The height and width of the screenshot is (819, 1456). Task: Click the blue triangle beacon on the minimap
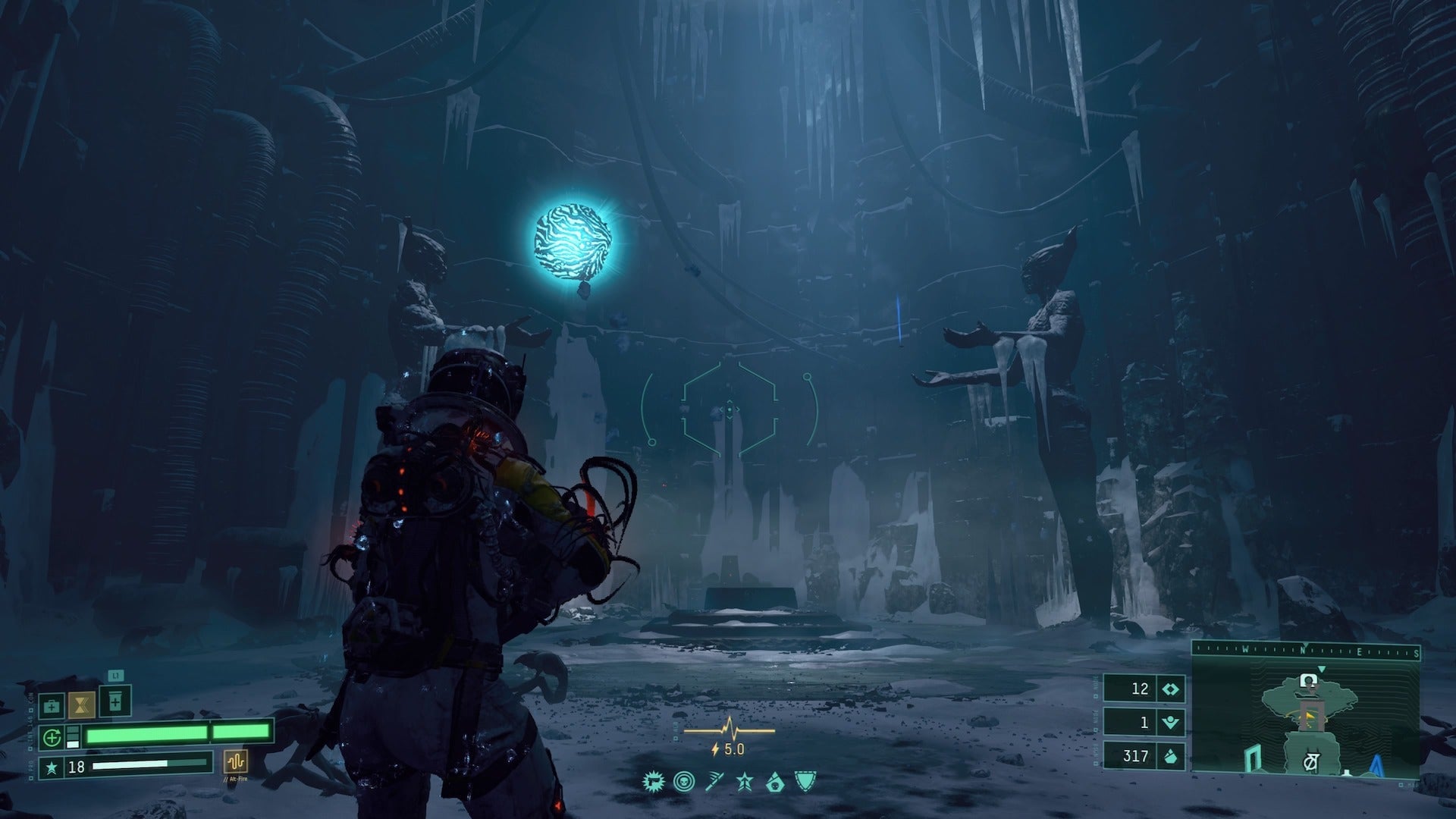1375,764
